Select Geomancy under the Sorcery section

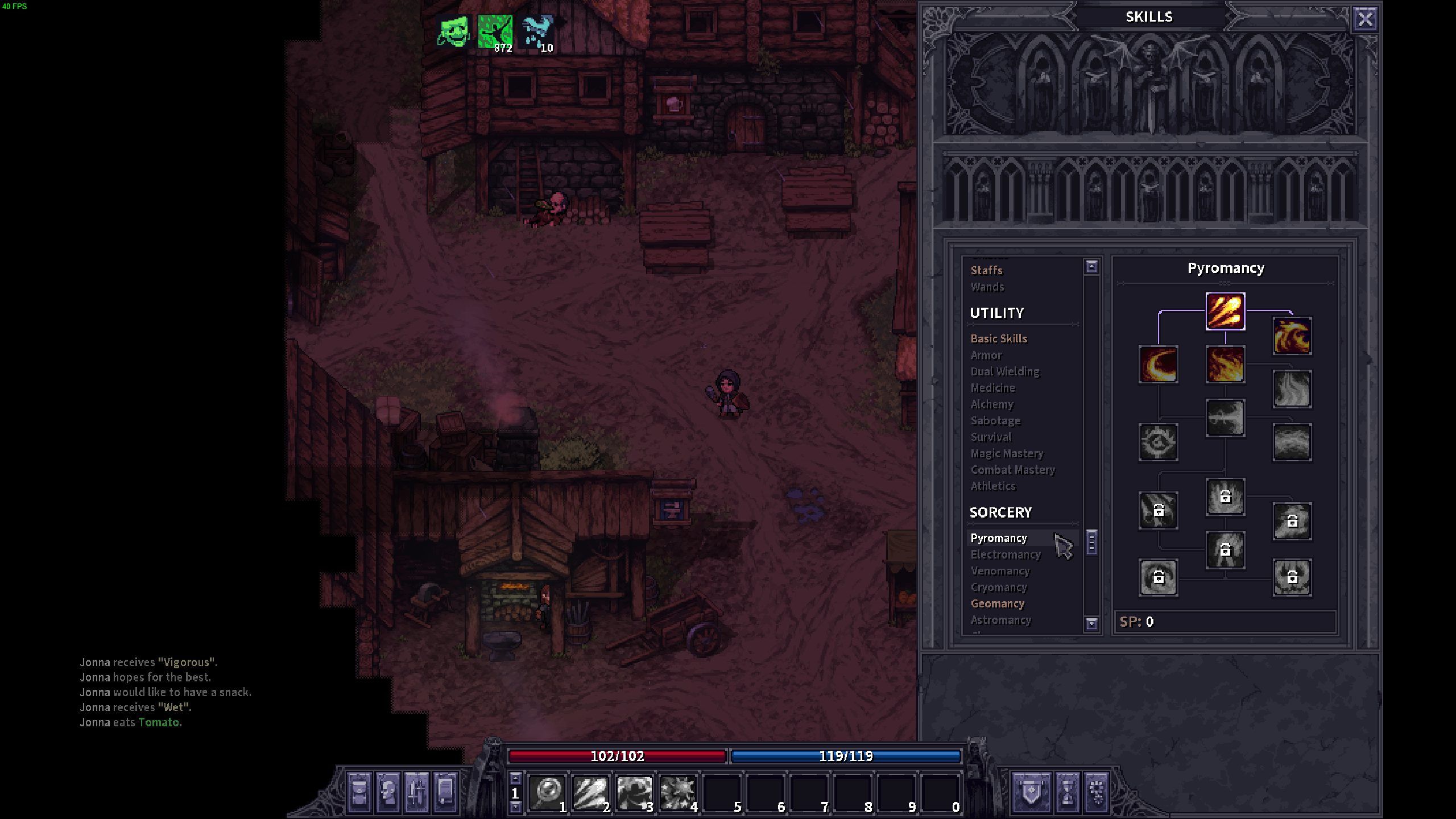click(x=998, y=603)
